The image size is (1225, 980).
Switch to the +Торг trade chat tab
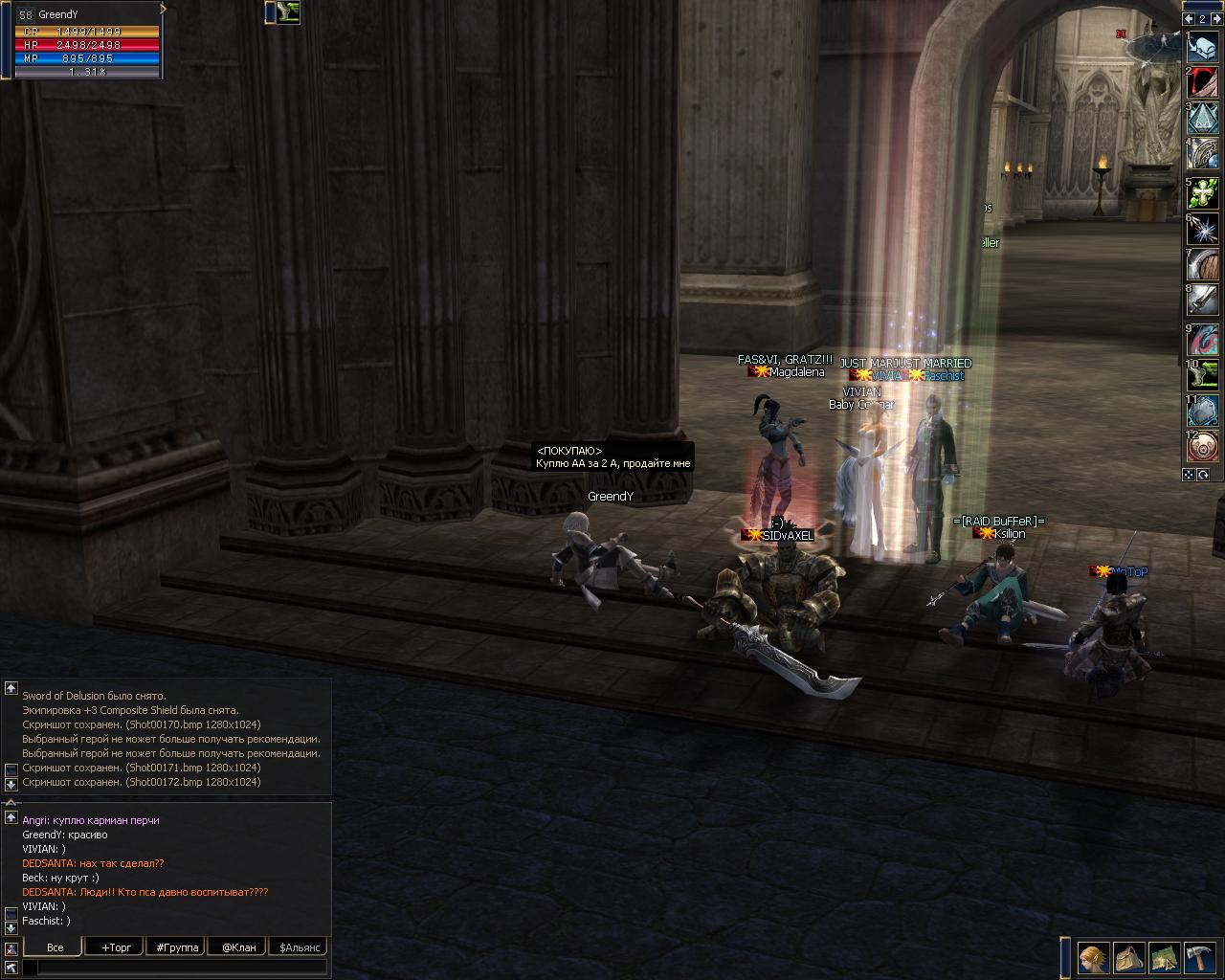pos(117,947)
